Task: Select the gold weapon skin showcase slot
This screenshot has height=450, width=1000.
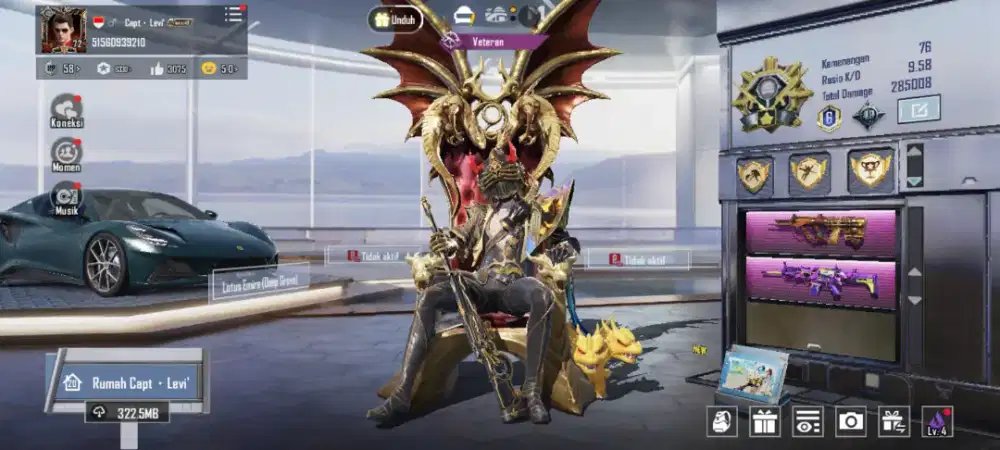Action: click(x=822, y=230)
